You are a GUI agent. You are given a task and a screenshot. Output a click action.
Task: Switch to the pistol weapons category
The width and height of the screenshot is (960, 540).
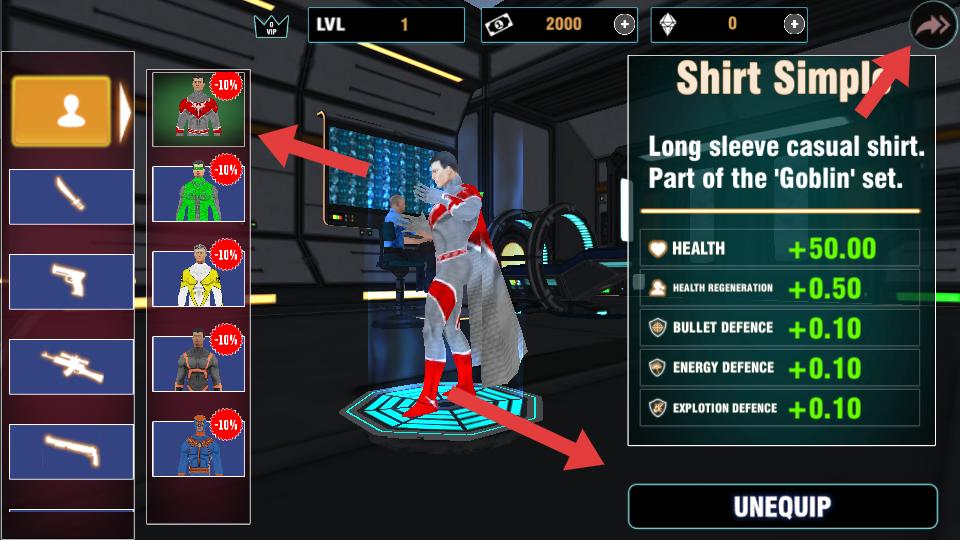click(x=71, y=282)
